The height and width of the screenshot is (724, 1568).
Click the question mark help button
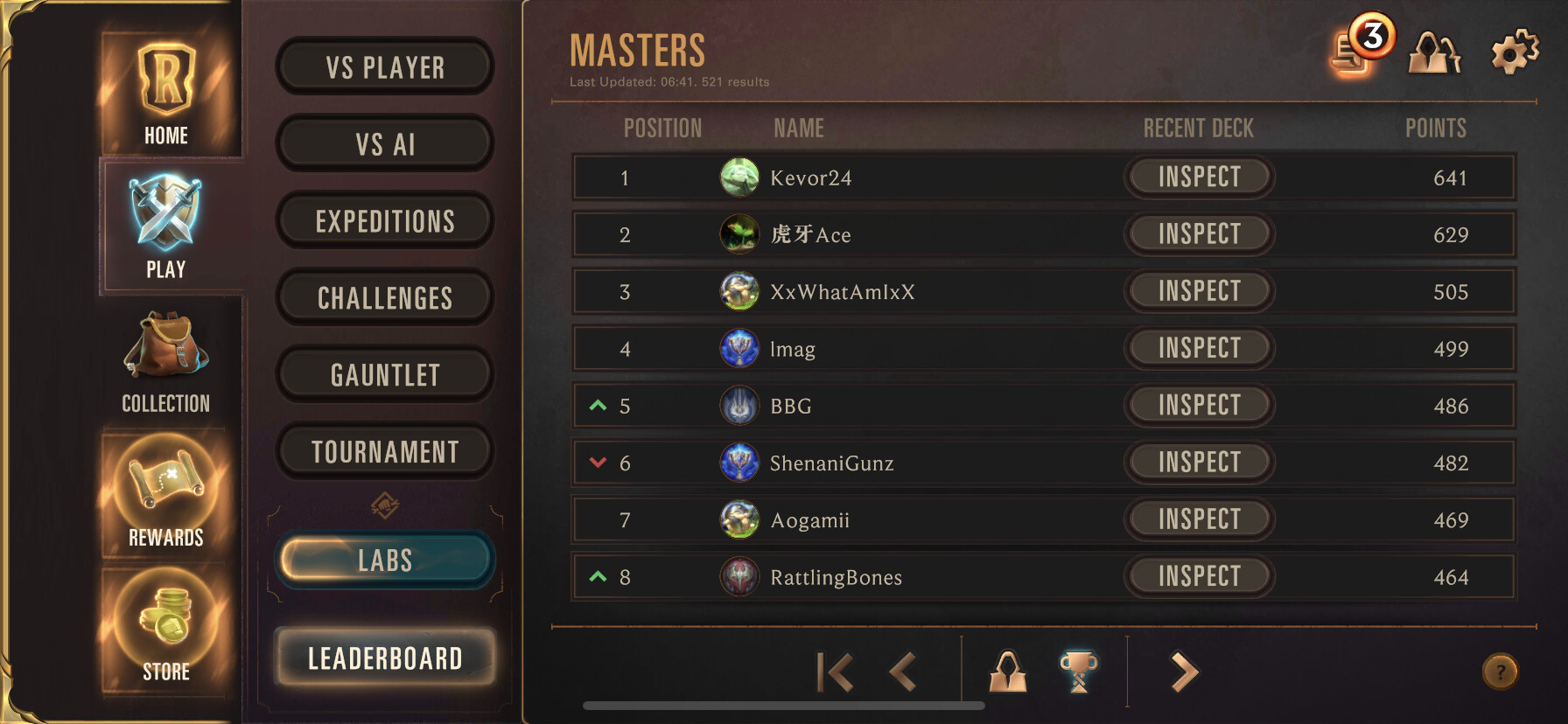1500,672
